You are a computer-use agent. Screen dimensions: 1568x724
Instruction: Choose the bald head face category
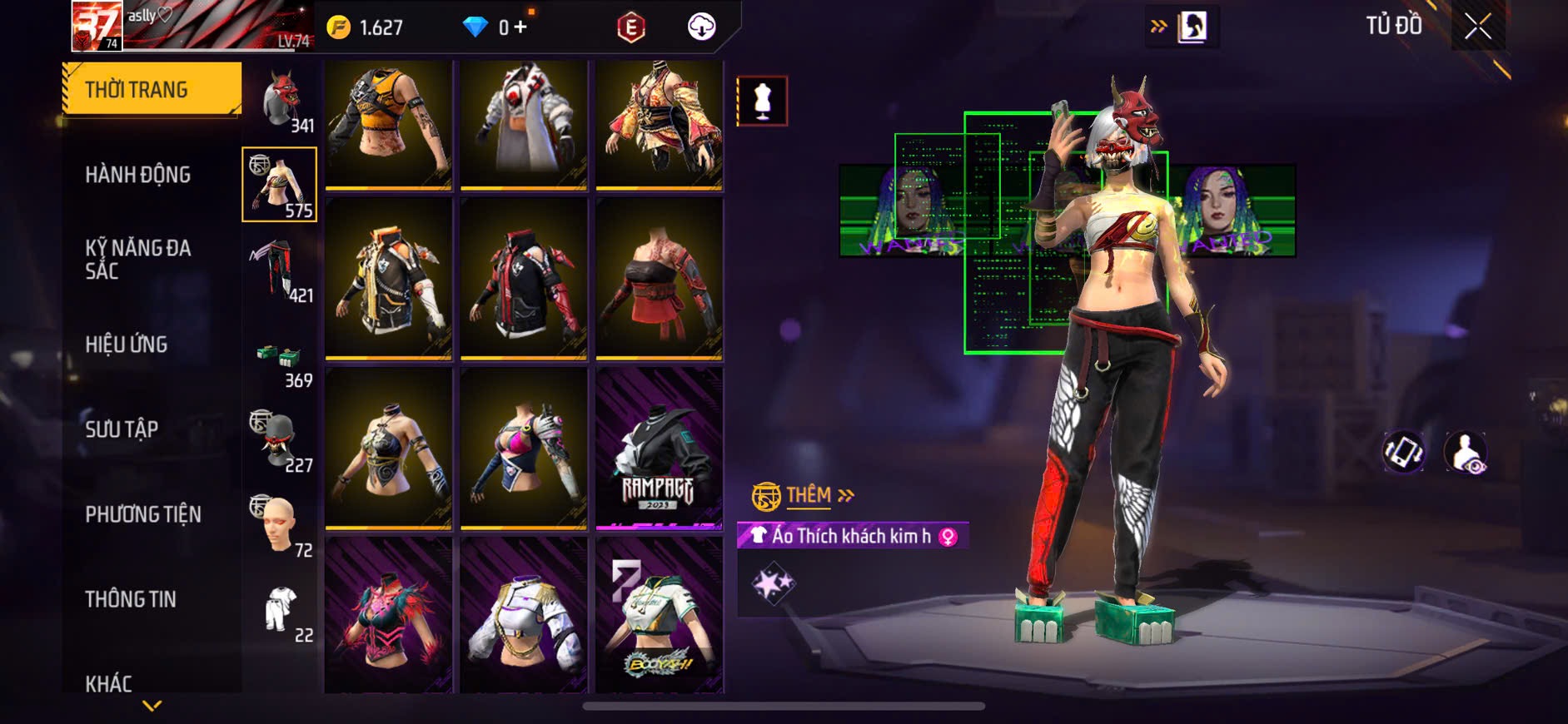click(x=280, y=524)
